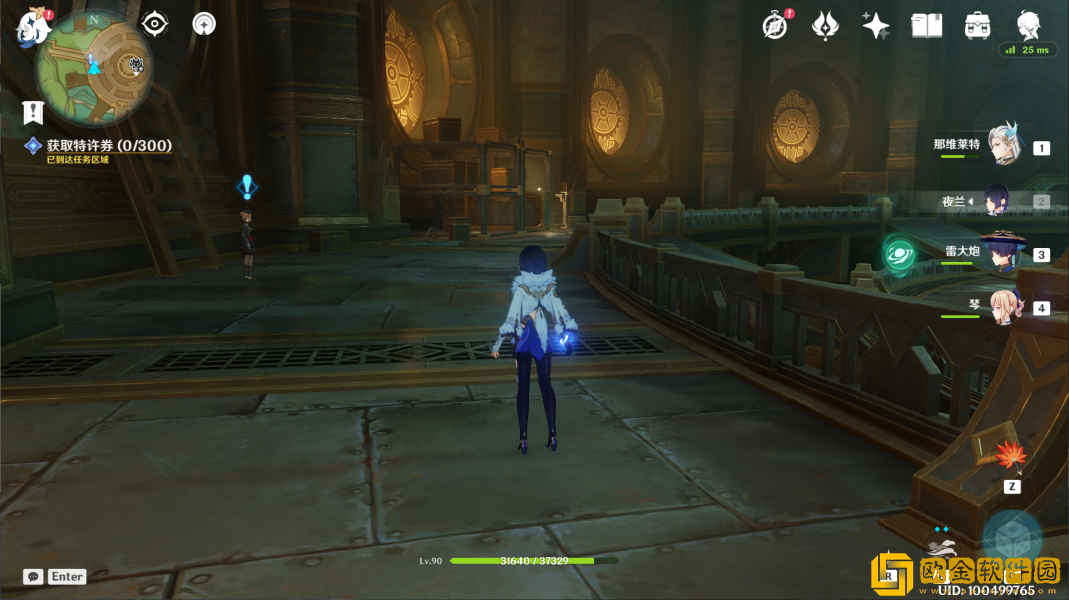1069x600 pixels.
Task: Select the 获取特许券 quest tracker
Action: coord(108,146)
